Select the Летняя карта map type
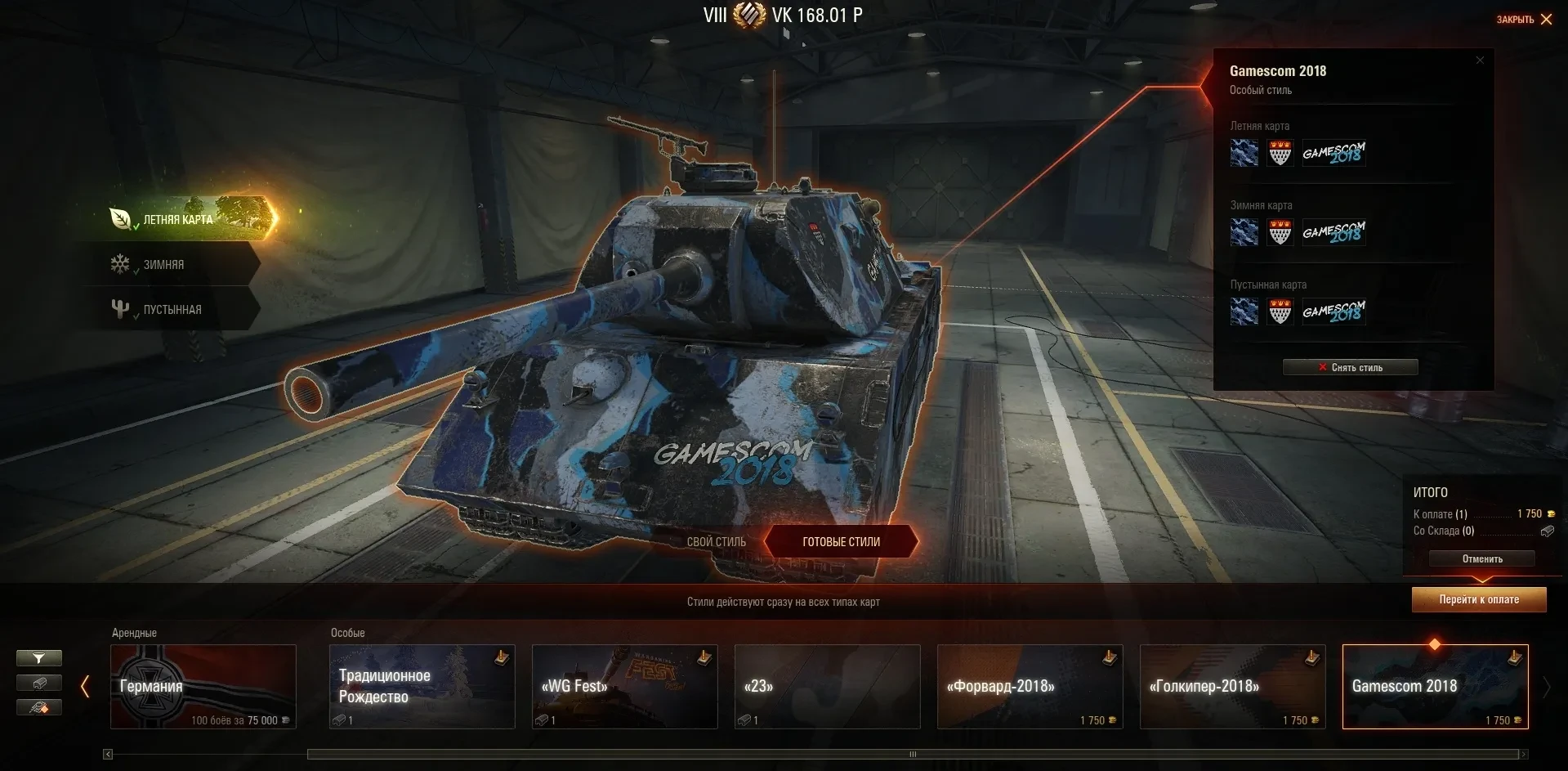1568x771 pixels. (179, 219)
